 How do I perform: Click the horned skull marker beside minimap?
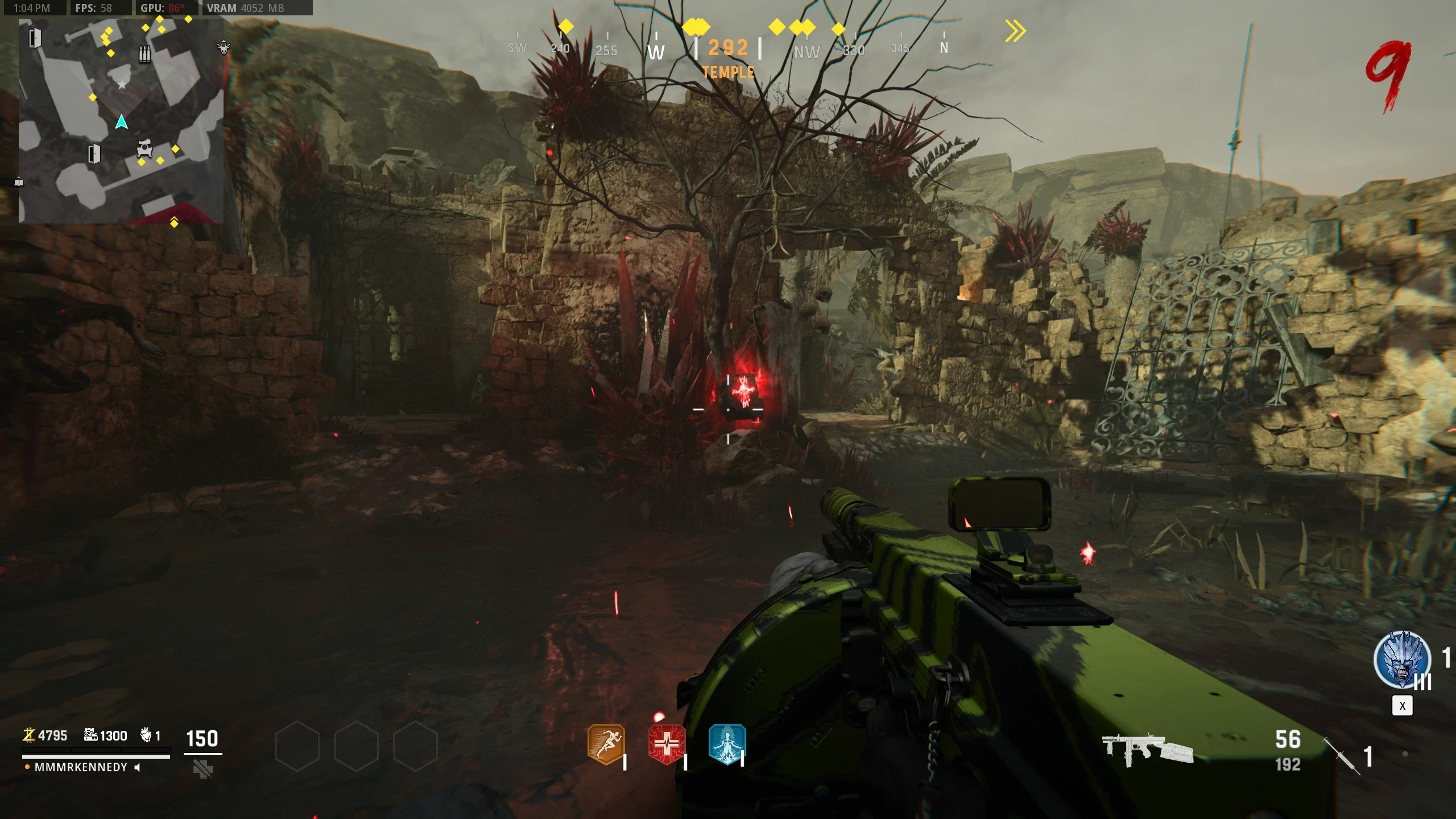click(x=224, y=48)
